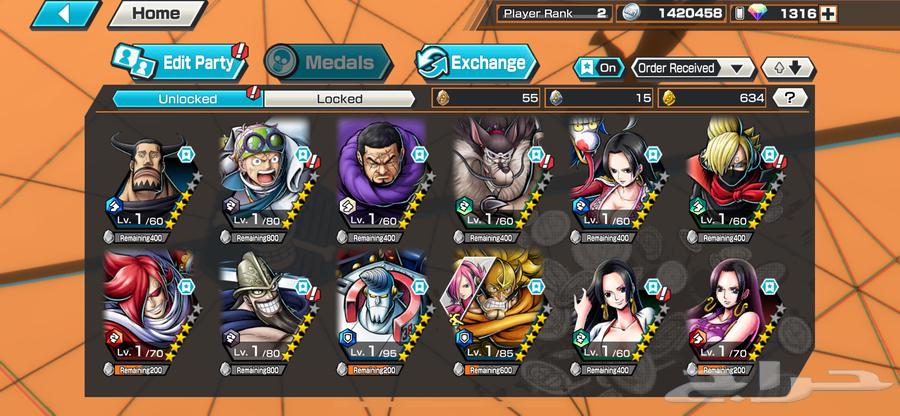Choose the purple-hooded man character card
Viewport: 900px width, 416px height.
click(382, 180)
